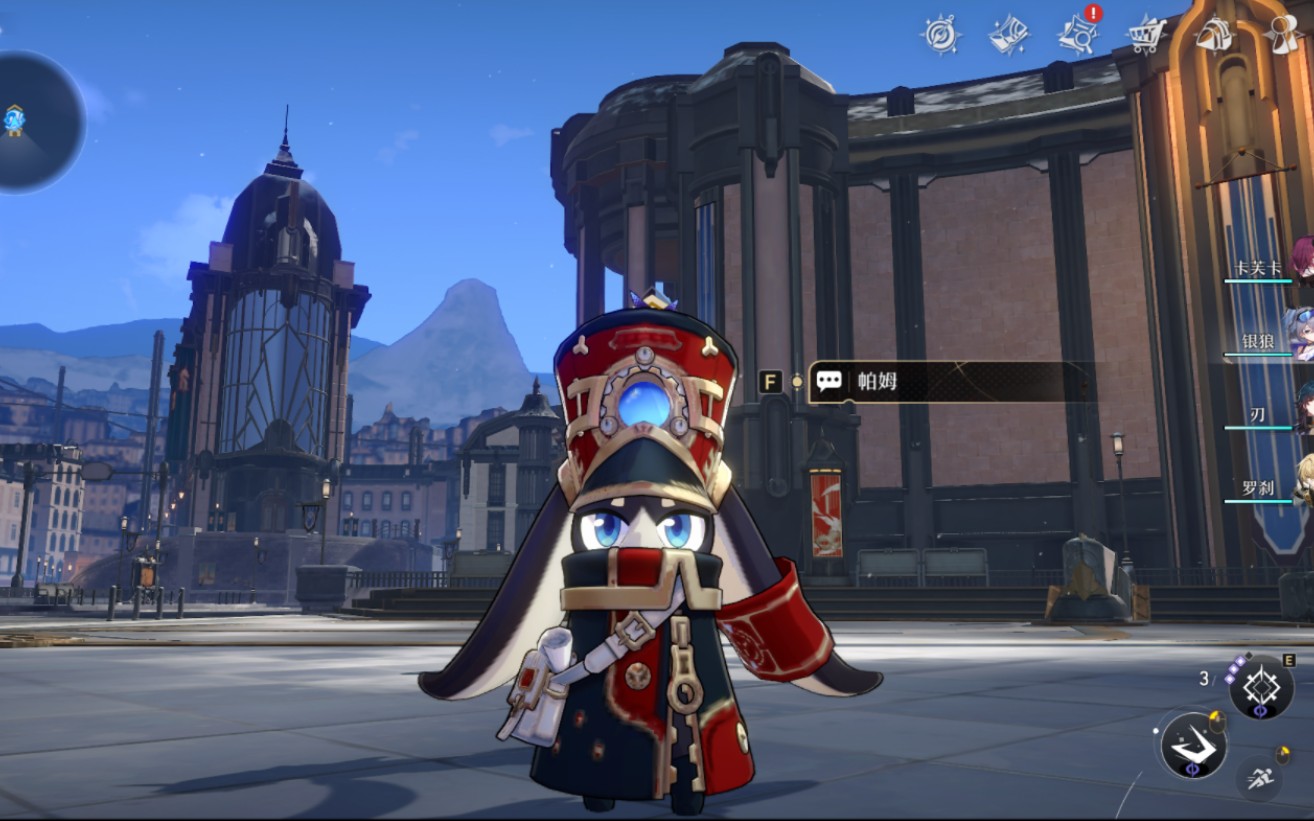This screenshot has width=1314, height=821.
Task: Open the magnifier icon with red alert
Action: (x=1079, y=33)
